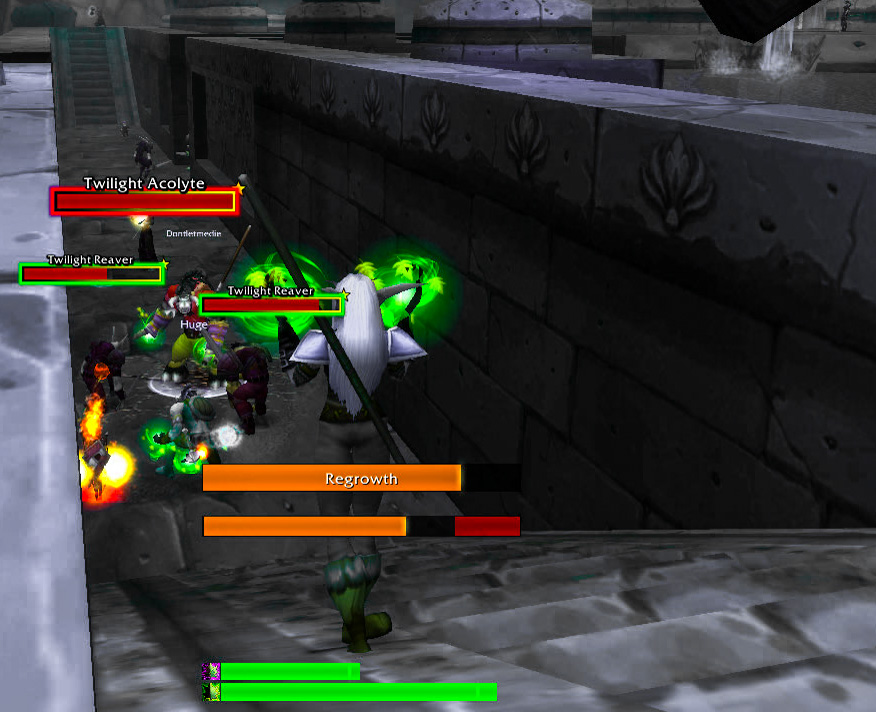Target the Twilight Acolyte nameplate
The width and height of the screenshot is (876, 712).
coord(144,201)
